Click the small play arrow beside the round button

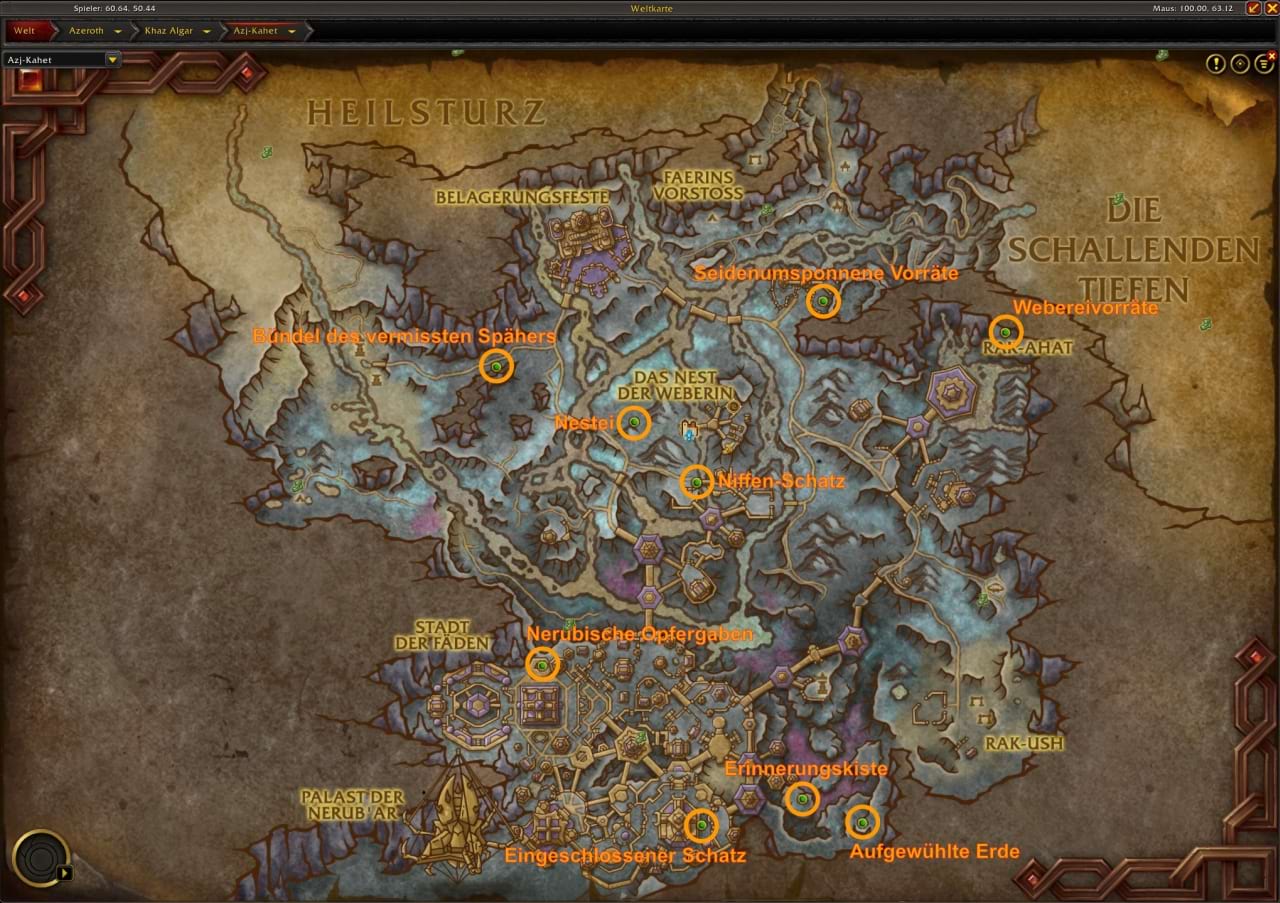click(x=65, y=872)
